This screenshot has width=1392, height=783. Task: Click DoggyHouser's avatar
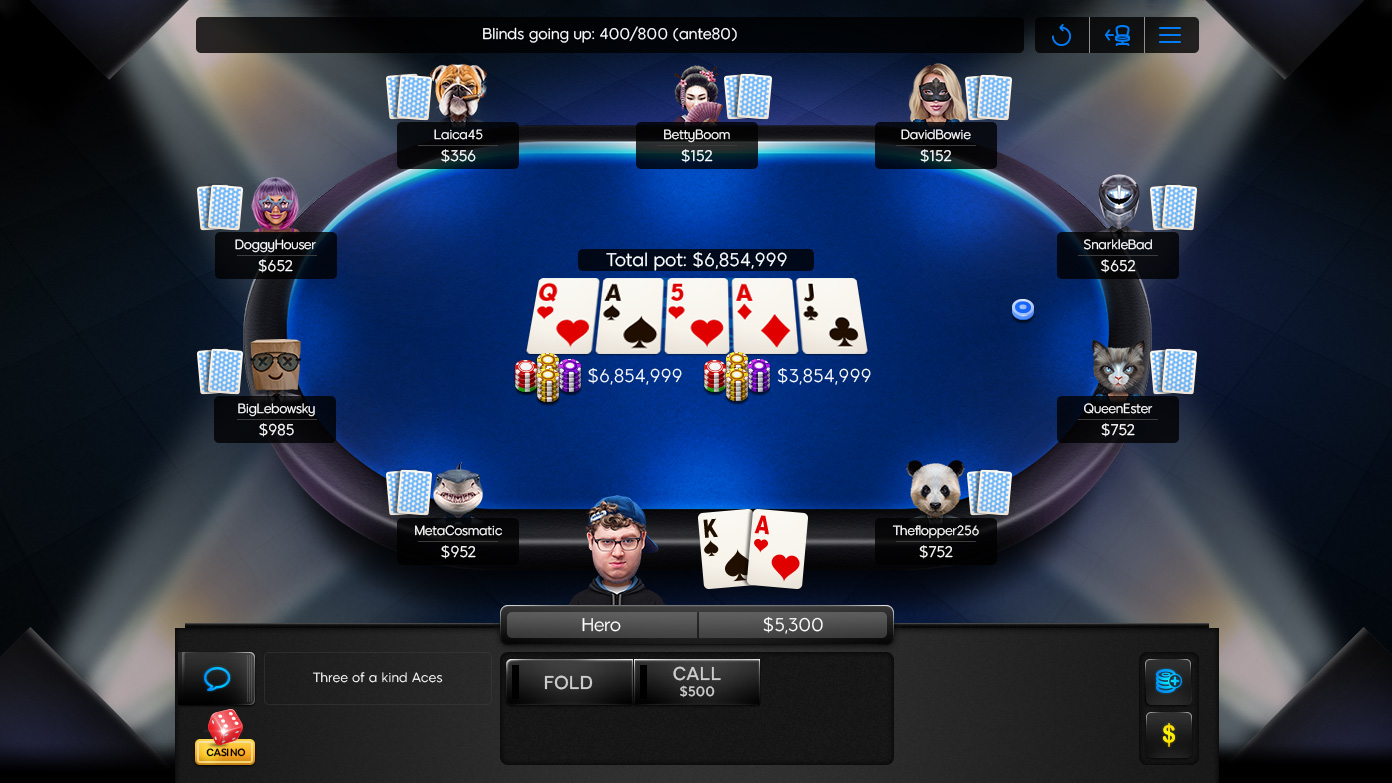click(x=275, y=207)
